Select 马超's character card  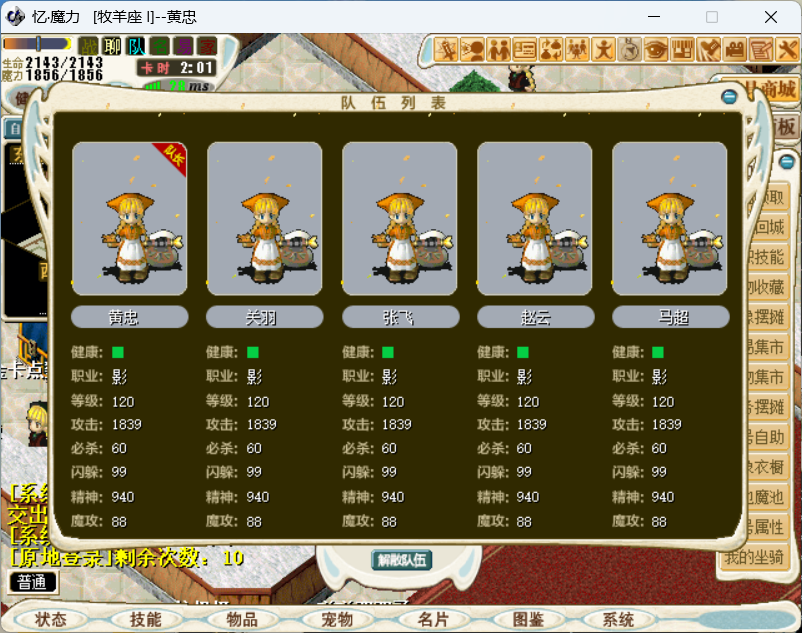[x=670, y=218]
